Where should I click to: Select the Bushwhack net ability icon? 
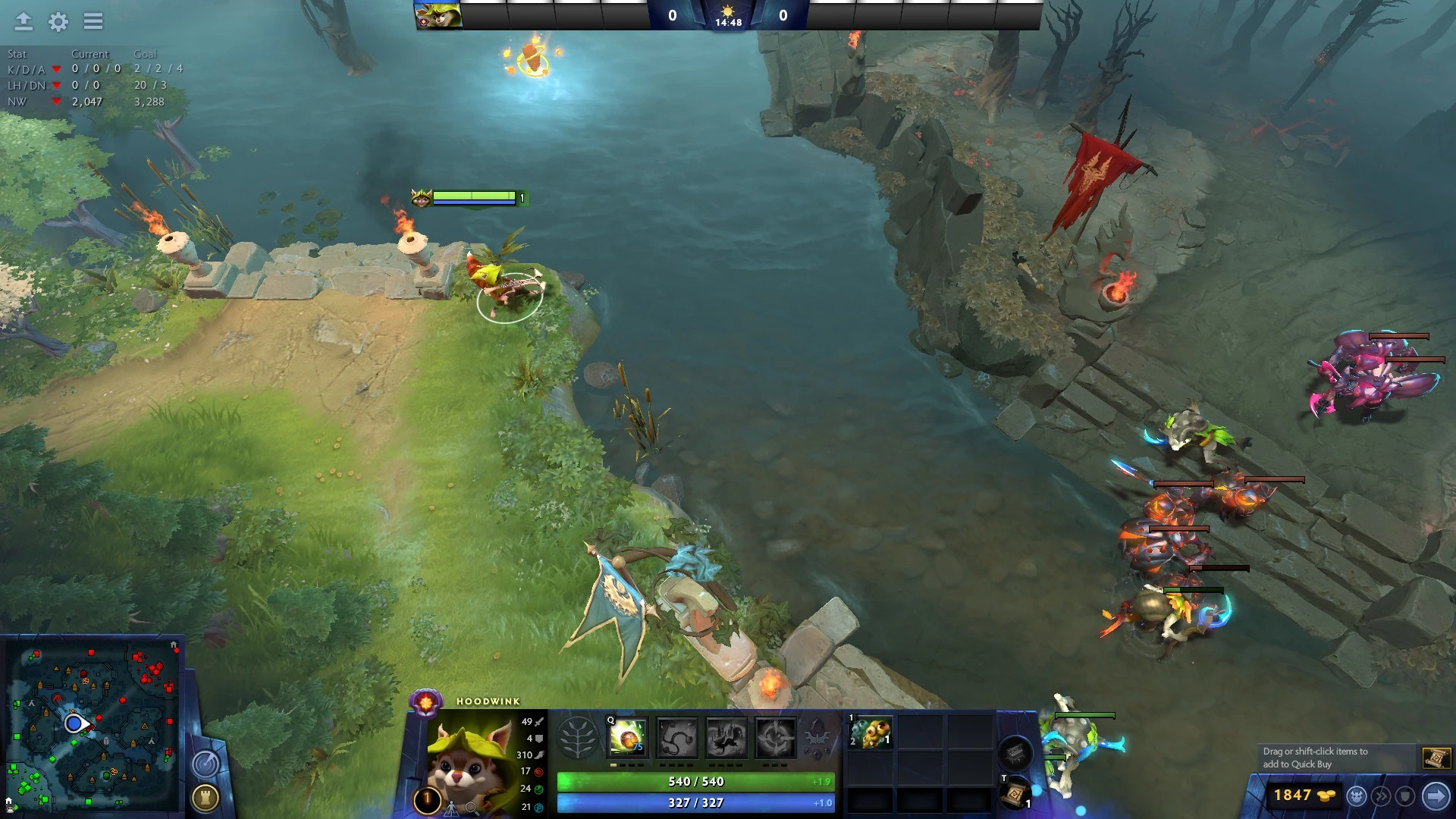click(676, 737)
